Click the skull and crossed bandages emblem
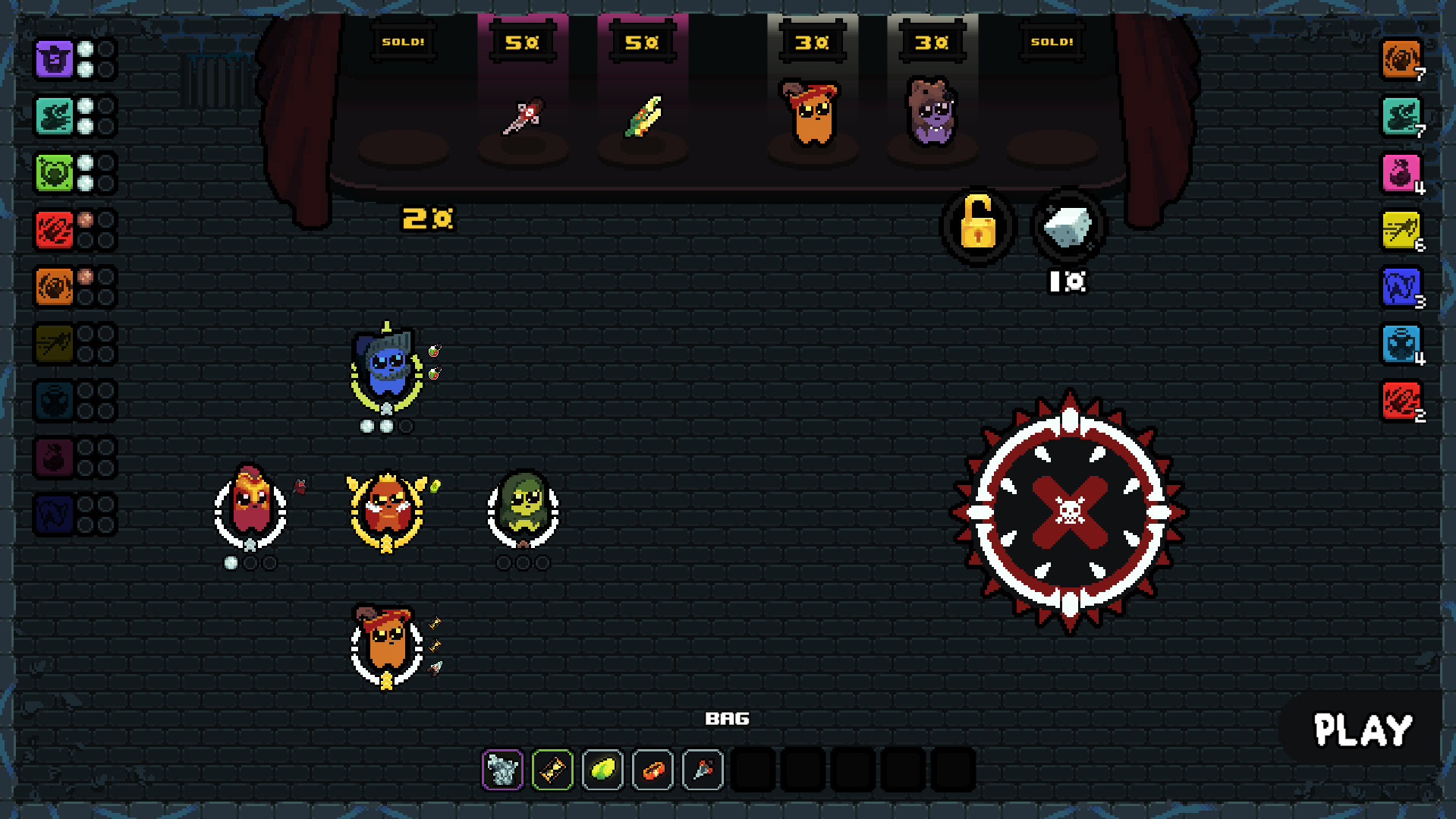1456x819 pixels. click(x=1069, y=512)
